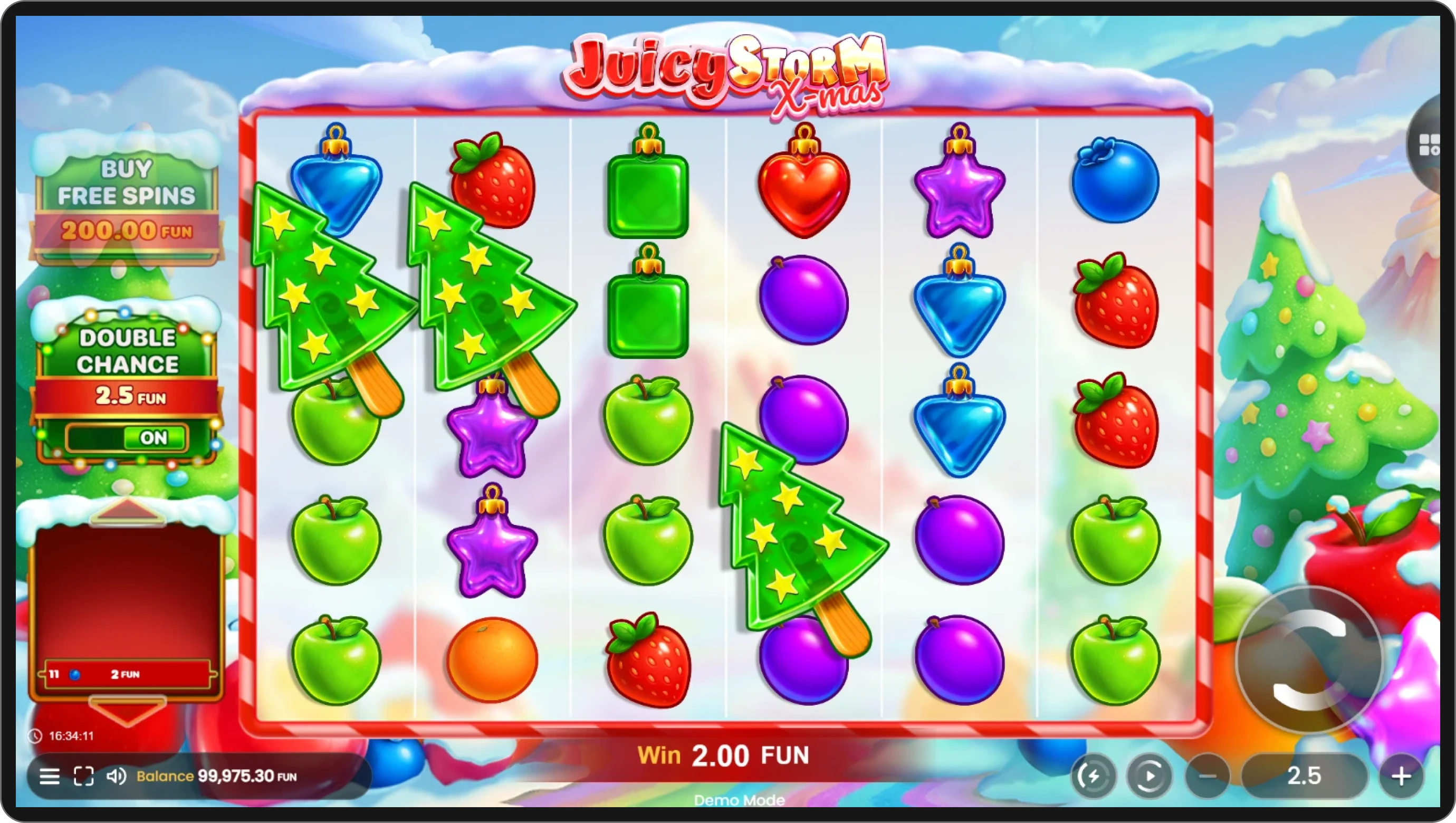
Task: Start autoplay spins
Action: point(1149,776)
